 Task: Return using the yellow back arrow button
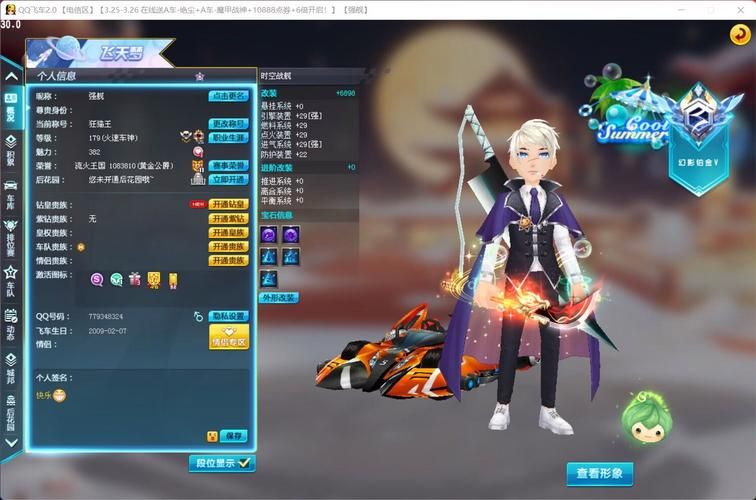(x=740, y=35)
